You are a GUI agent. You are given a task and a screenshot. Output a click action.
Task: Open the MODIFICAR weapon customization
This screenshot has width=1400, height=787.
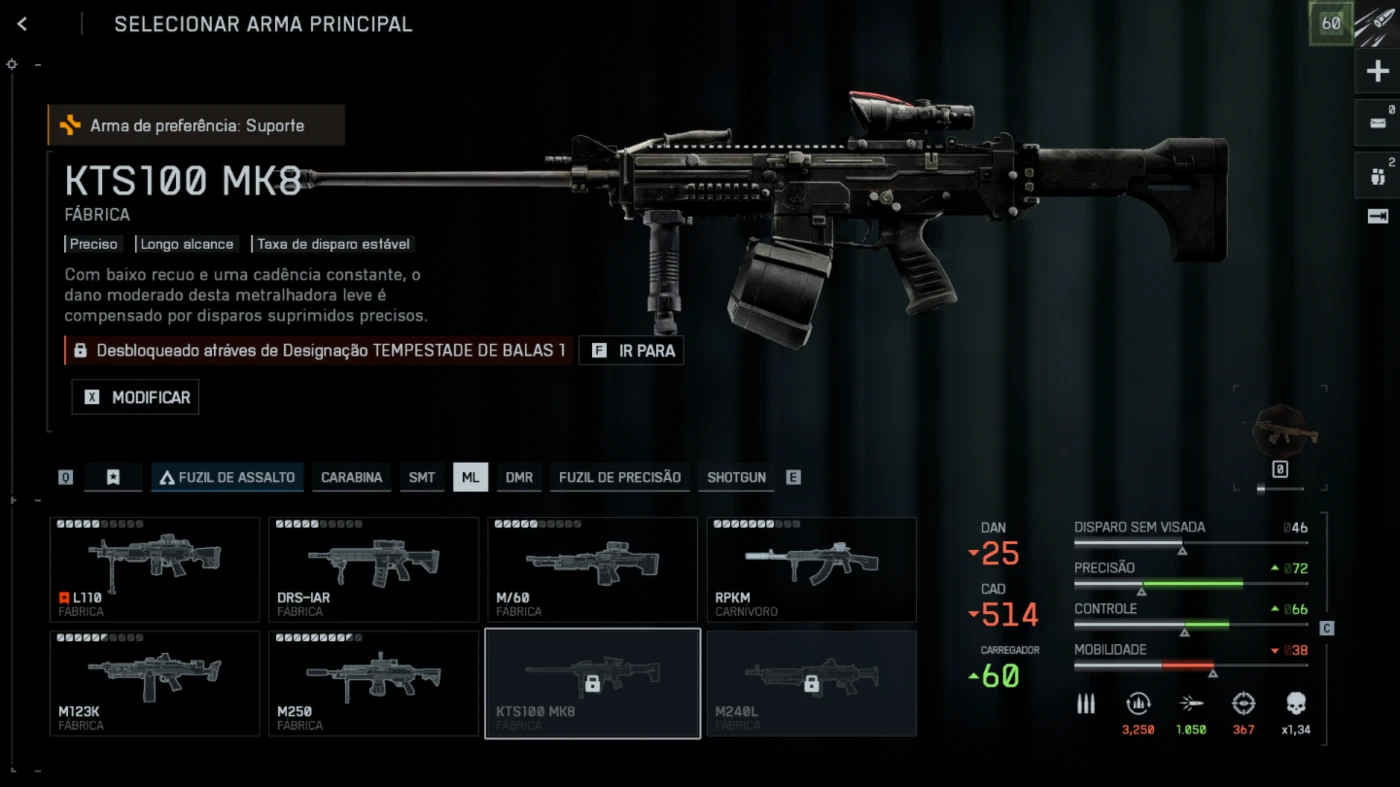point(136,397)
